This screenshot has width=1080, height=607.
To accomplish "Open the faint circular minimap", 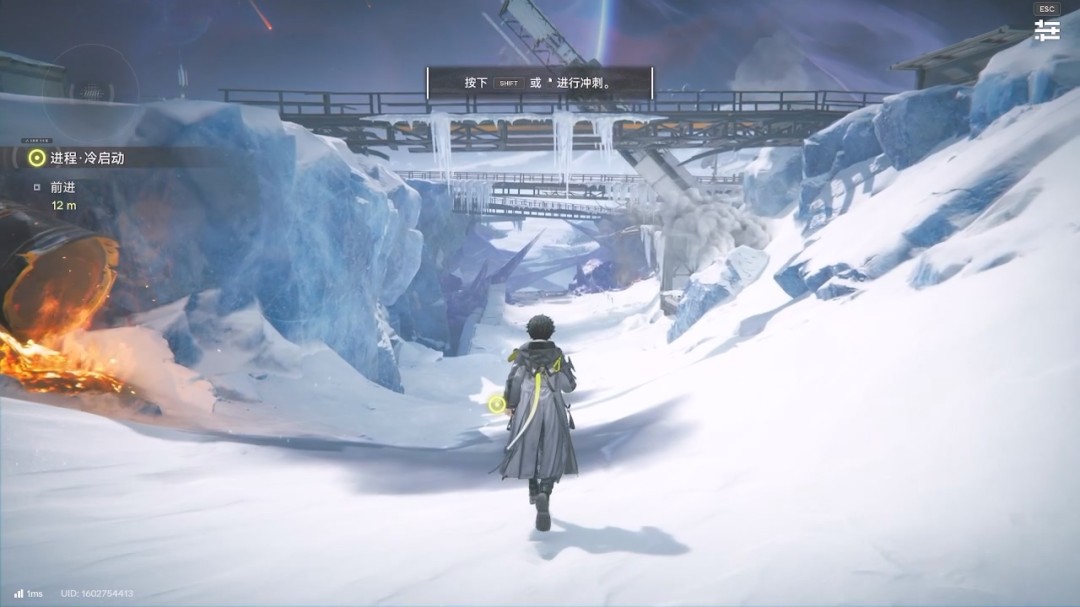I will (x=95, y=90).
